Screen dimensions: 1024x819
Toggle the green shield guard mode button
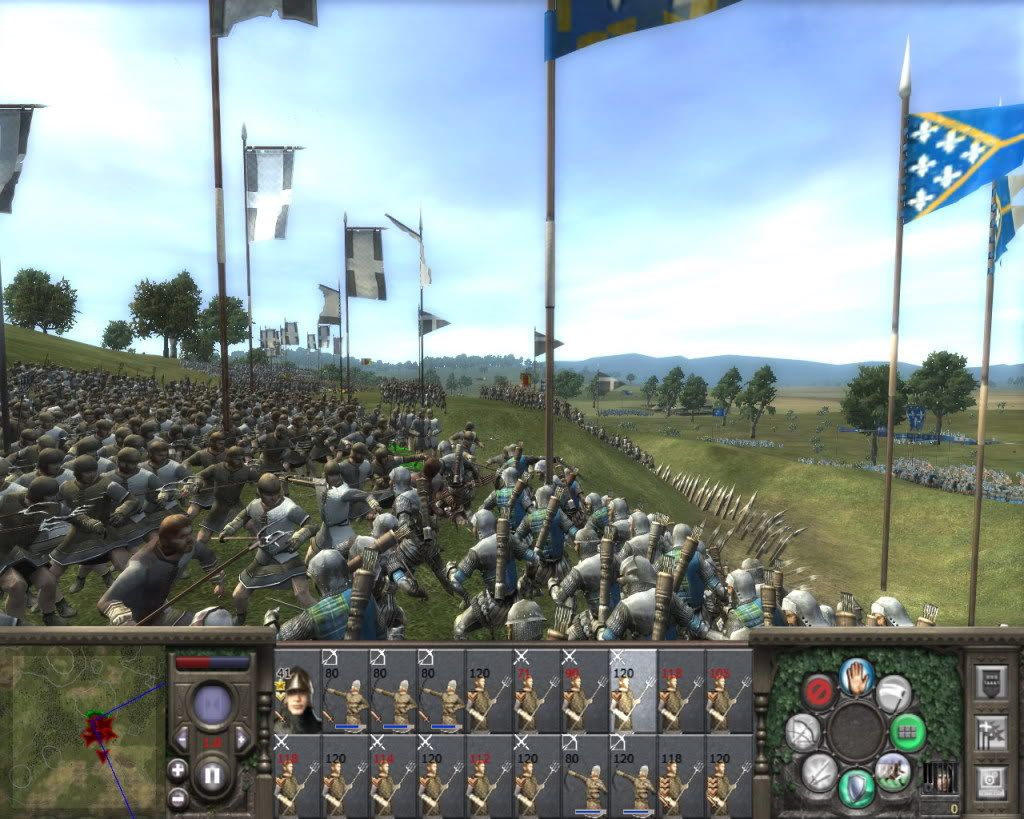[857, 787]
